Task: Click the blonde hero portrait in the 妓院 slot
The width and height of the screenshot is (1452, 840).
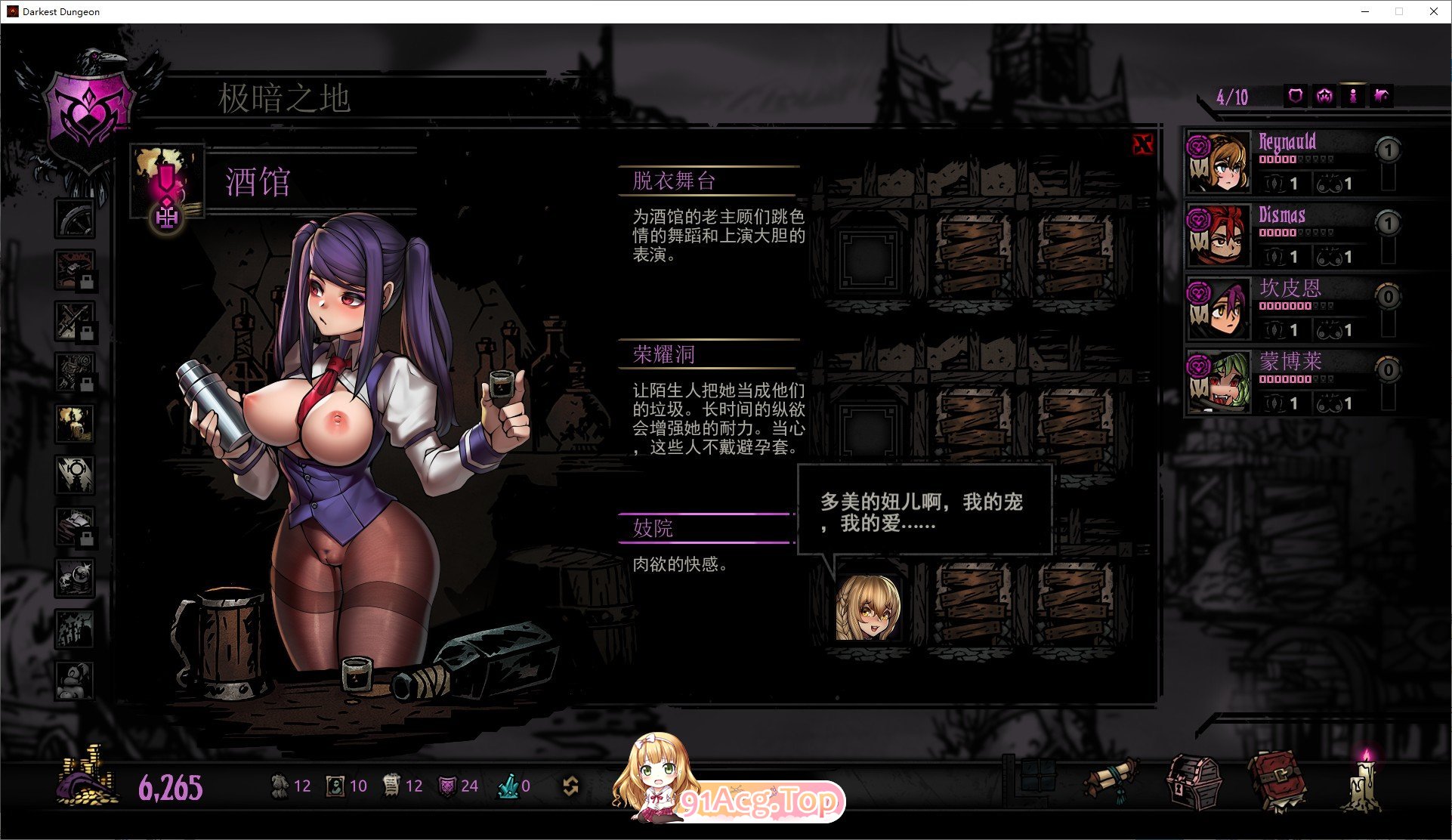Action: 868,608
